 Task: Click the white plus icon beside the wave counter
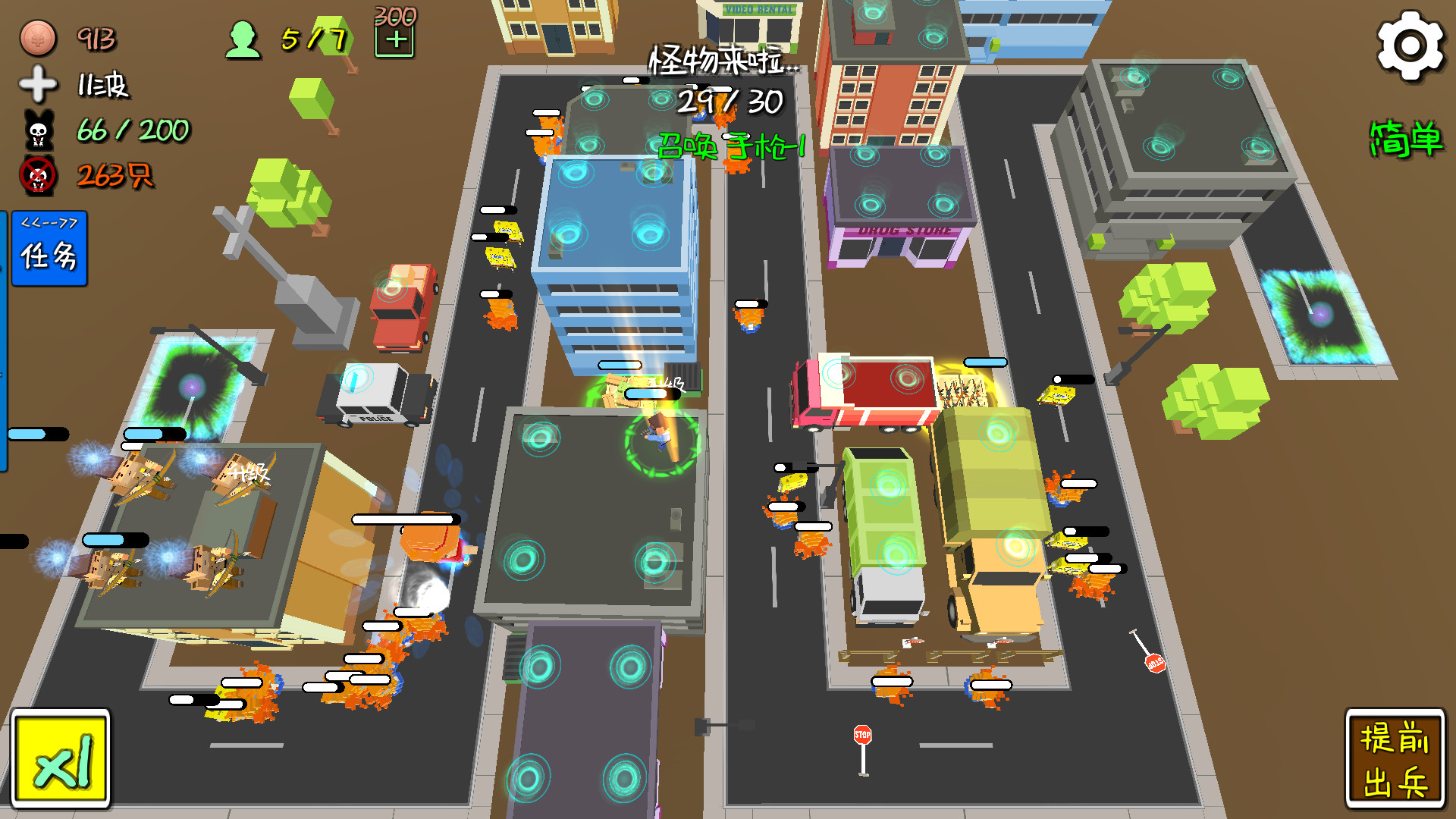pyautogui.click(x=36, y=86)
